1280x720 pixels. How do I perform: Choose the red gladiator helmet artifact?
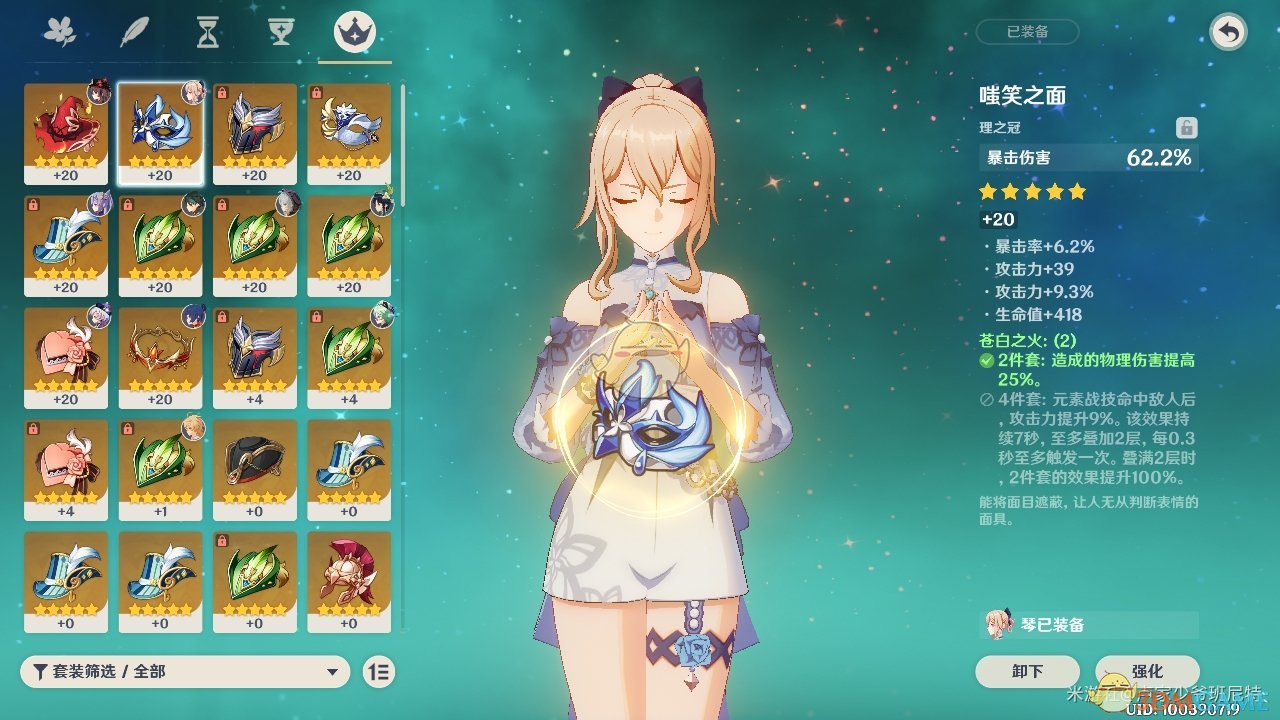click(348, 581)
